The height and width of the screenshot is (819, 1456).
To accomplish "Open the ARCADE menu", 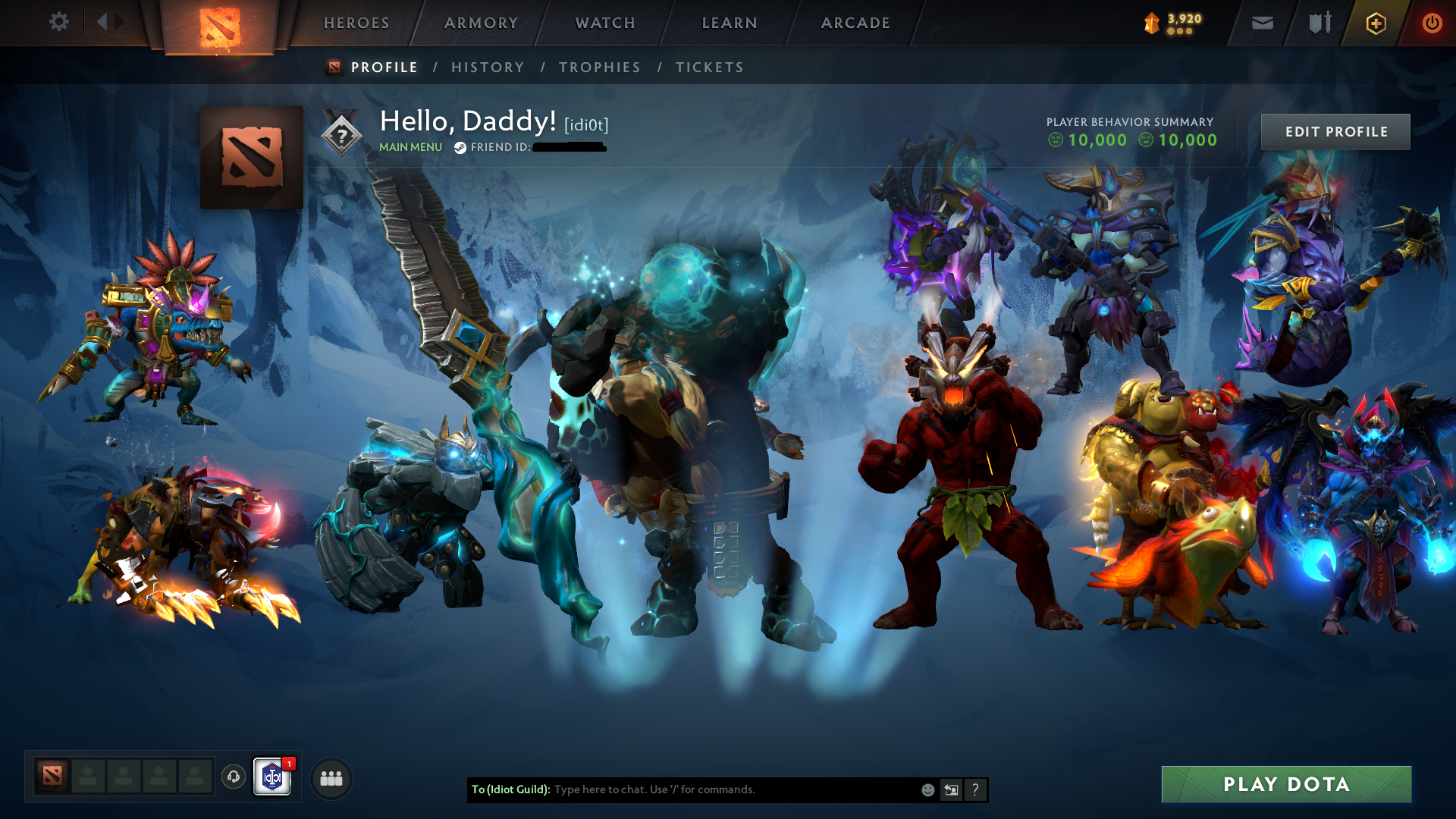I will point(855,23).
